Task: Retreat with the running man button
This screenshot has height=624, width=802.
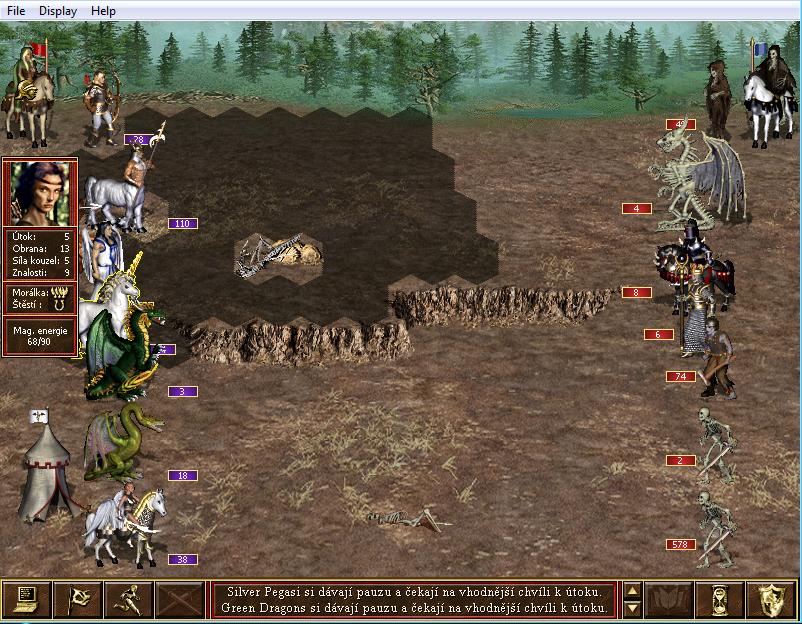Action: [129, 599]
